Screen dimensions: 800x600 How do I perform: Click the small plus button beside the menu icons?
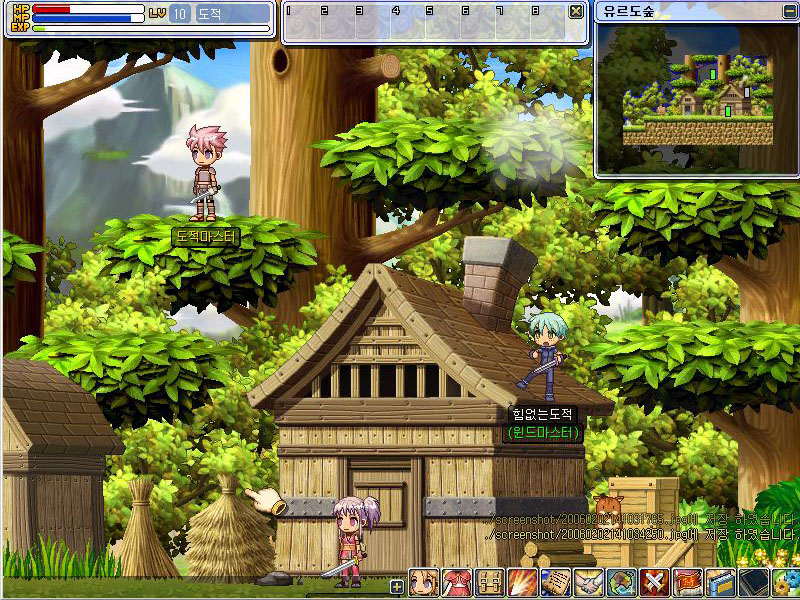(x=397, y=586)
